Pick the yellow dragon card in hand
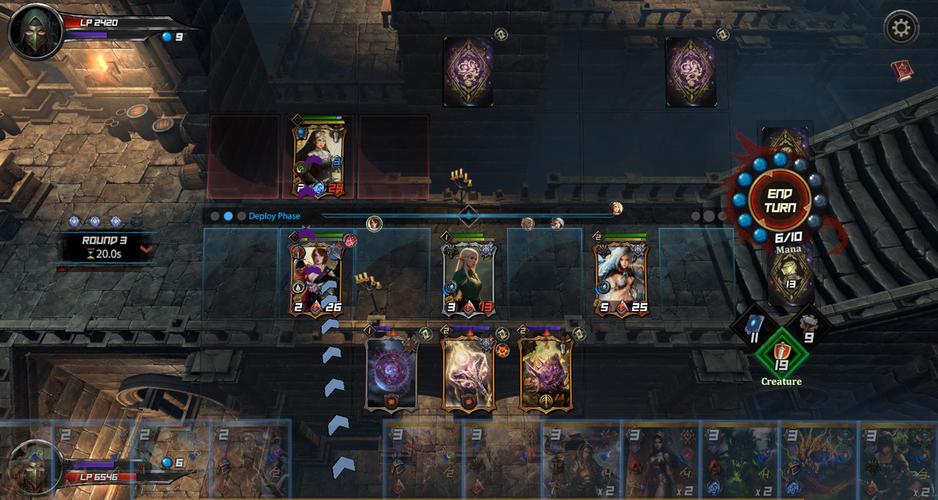938x500 pixels. (x=818, y=460)
